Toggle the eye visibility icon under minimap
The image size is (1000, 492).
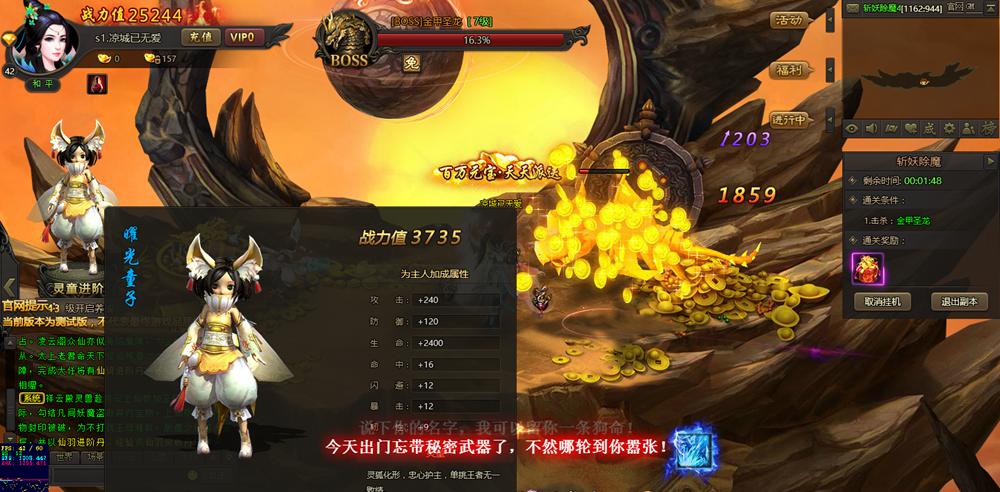tap(852, 128)
